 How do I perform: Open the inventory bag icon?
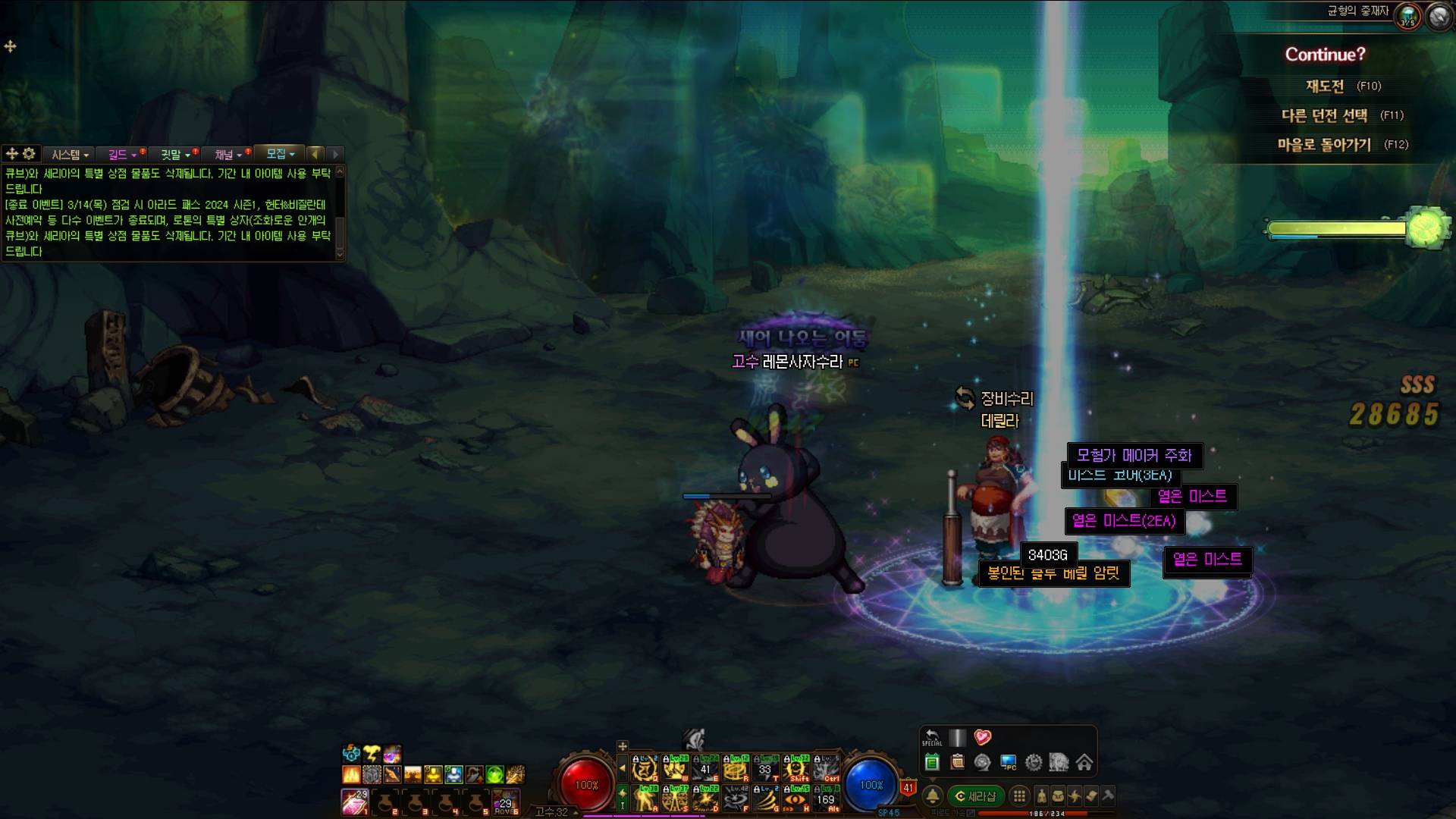[x=1058, y=796]
